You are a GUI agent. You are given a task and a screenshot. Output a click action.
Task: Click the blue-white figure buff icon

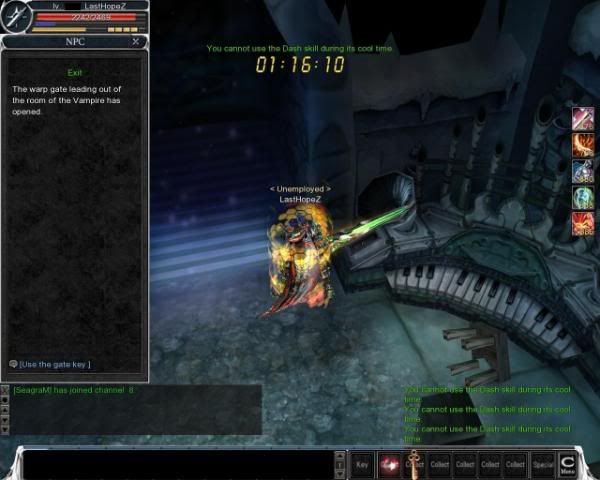[583, 171]
